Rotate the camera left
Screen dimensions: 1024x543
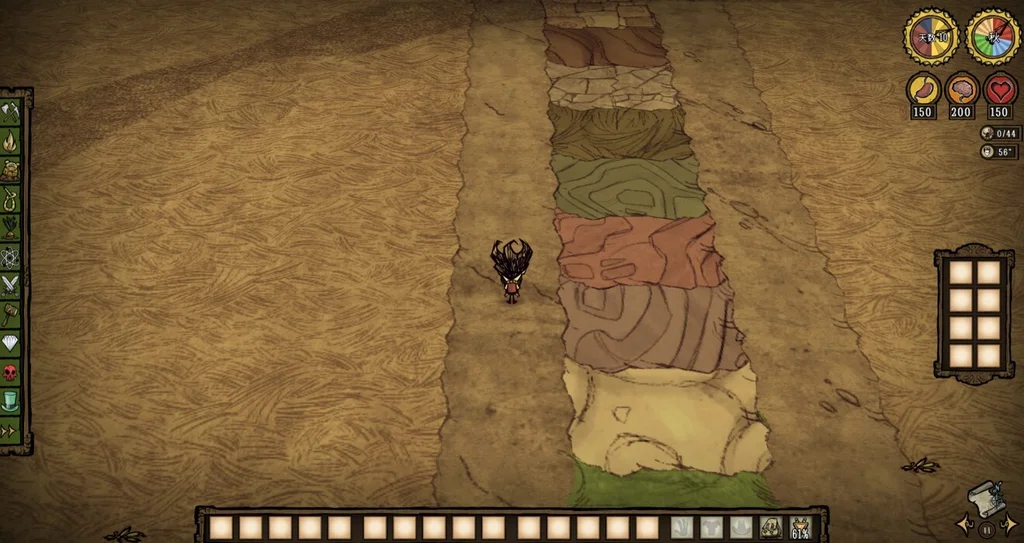964,522
